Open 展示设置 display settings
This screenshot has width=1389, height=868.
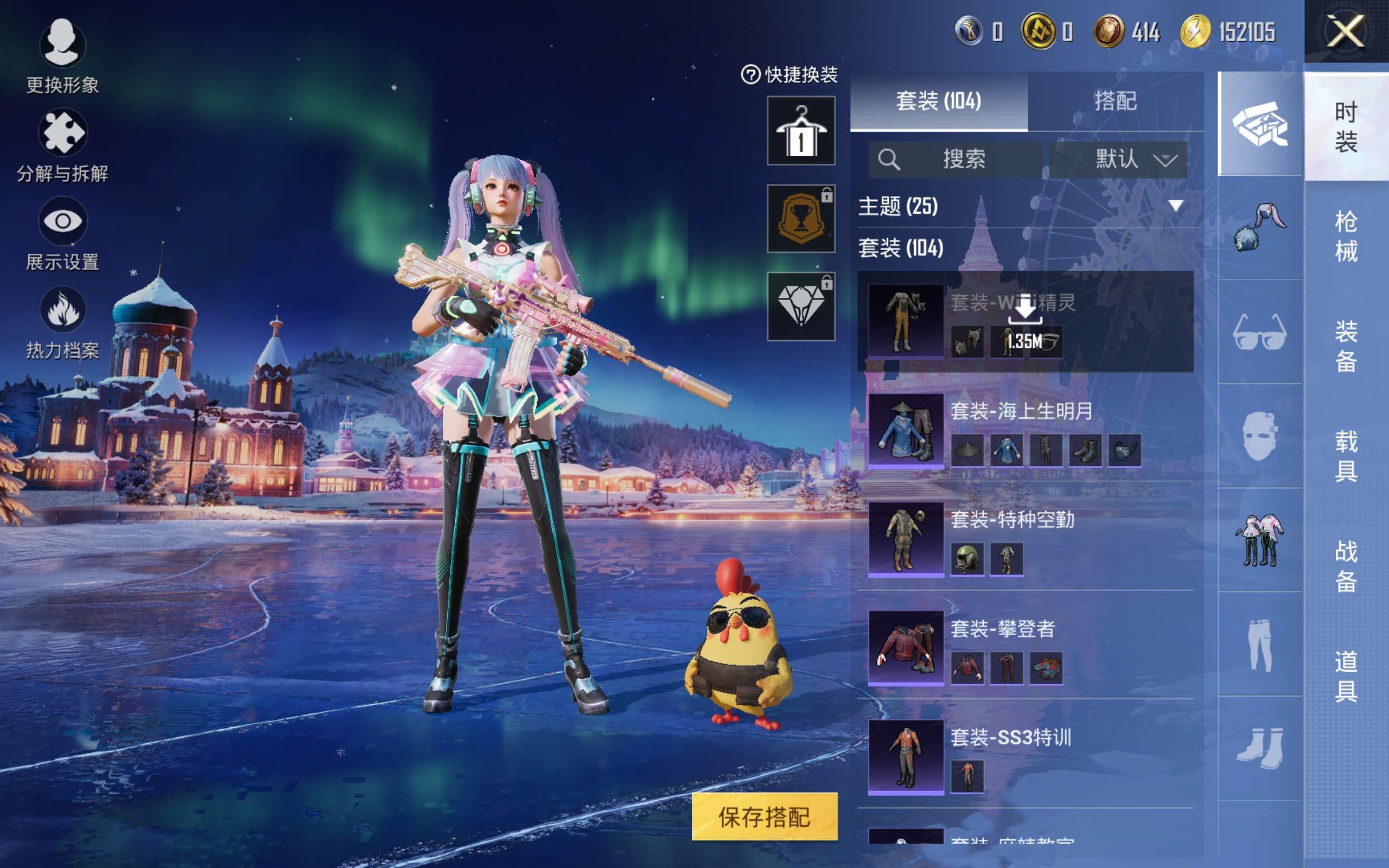62,234
